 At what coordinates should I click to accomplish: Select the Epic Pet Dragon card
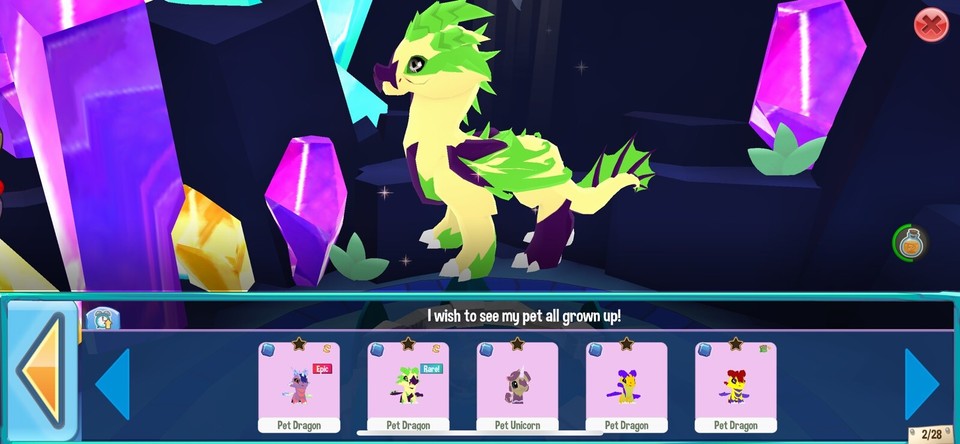(299, 386)
